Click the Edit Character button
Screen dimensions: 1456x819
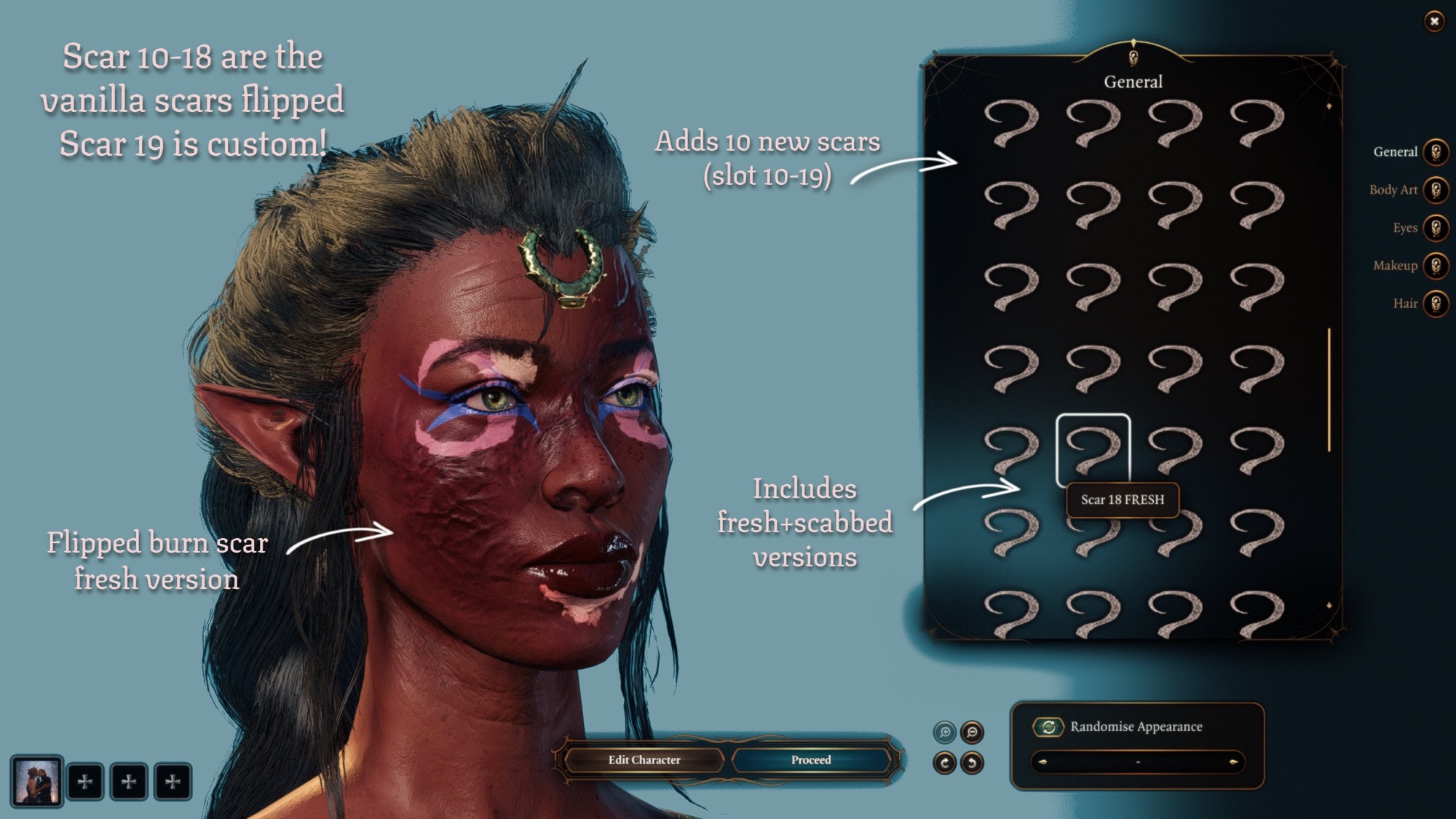click(x=644, y=760)
